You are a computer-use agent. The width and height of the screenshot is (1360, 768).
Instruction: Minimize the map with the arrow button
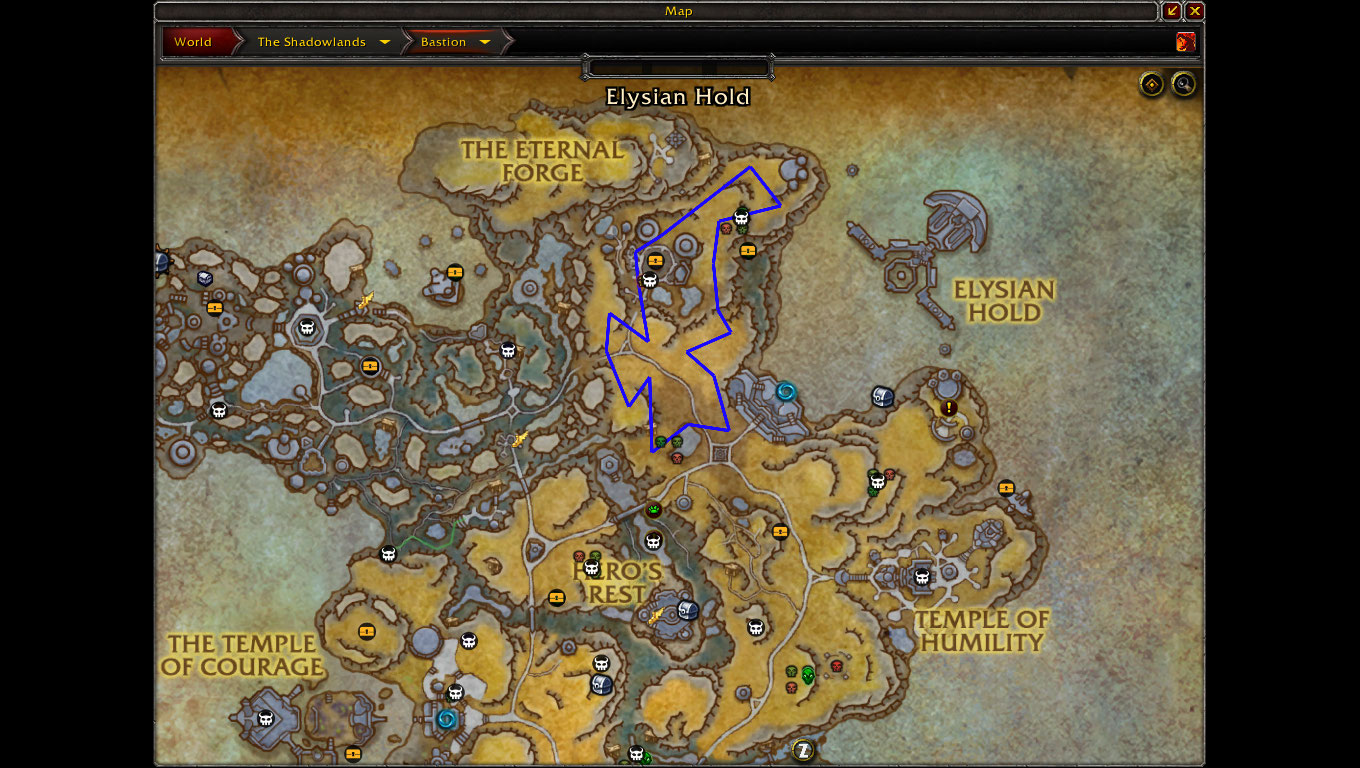[1172, 11]
